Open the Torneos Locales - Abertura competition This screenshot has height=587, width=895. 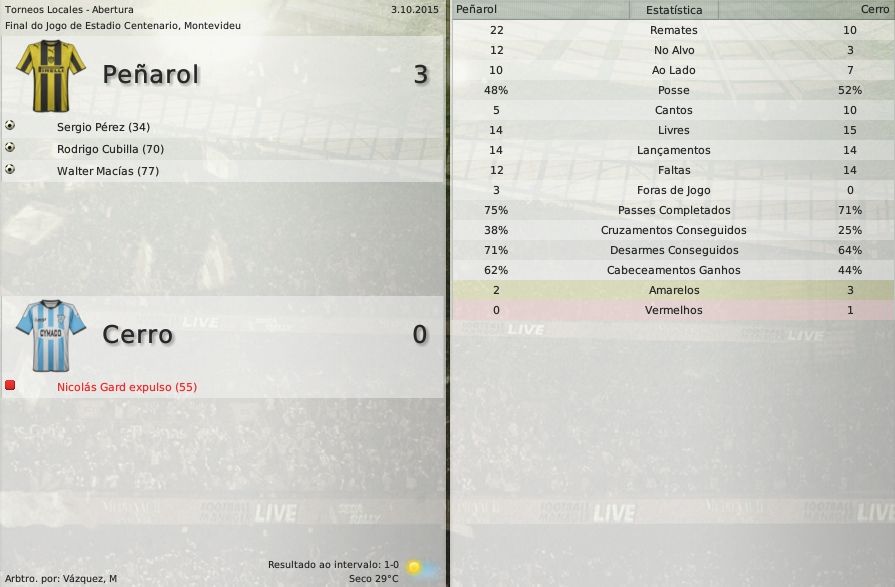click(69, 9)
